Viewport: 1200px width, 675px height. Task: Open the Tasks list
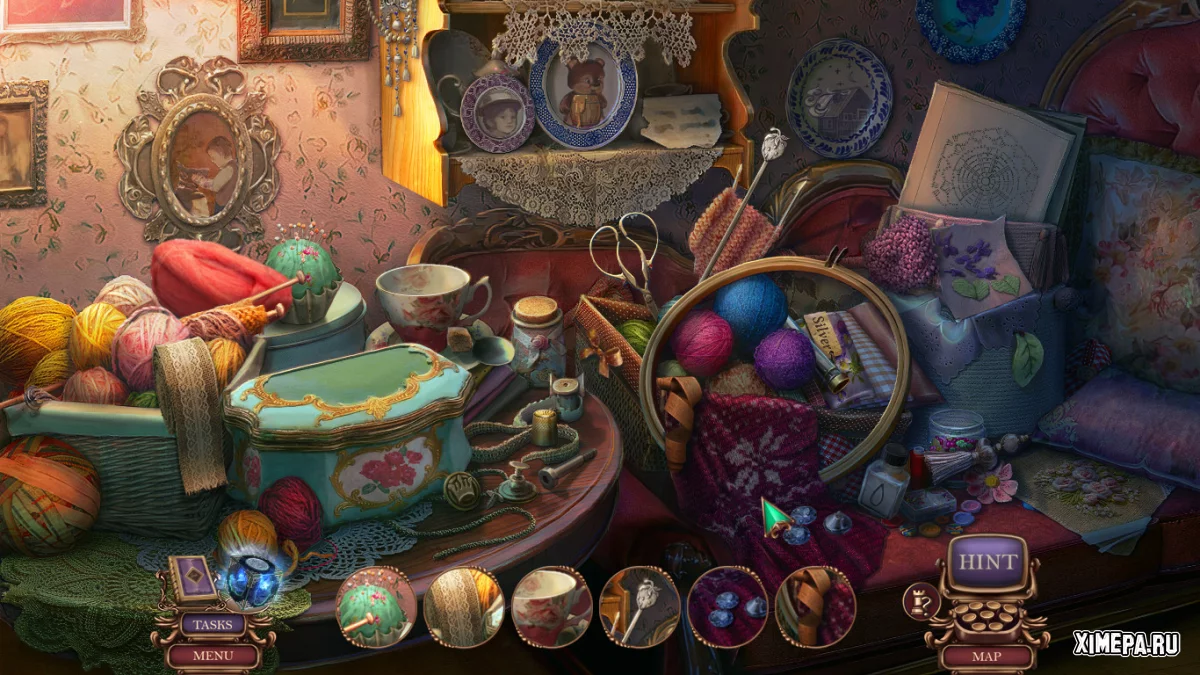pyautogui.click(x=212, y=625)
